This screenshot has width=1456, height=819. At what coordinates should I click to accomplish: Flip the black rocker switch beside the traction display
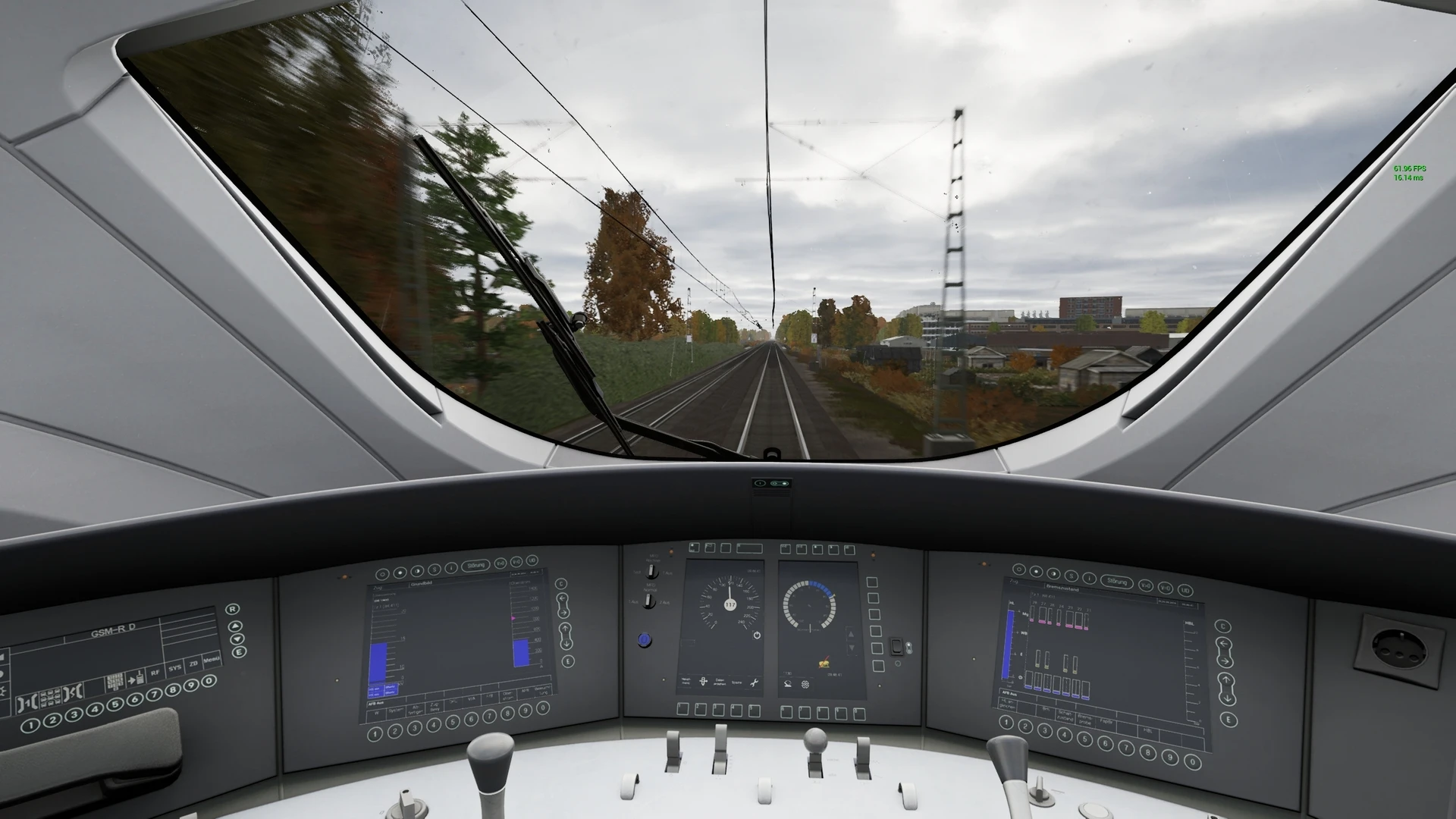[x=896, y=646]
